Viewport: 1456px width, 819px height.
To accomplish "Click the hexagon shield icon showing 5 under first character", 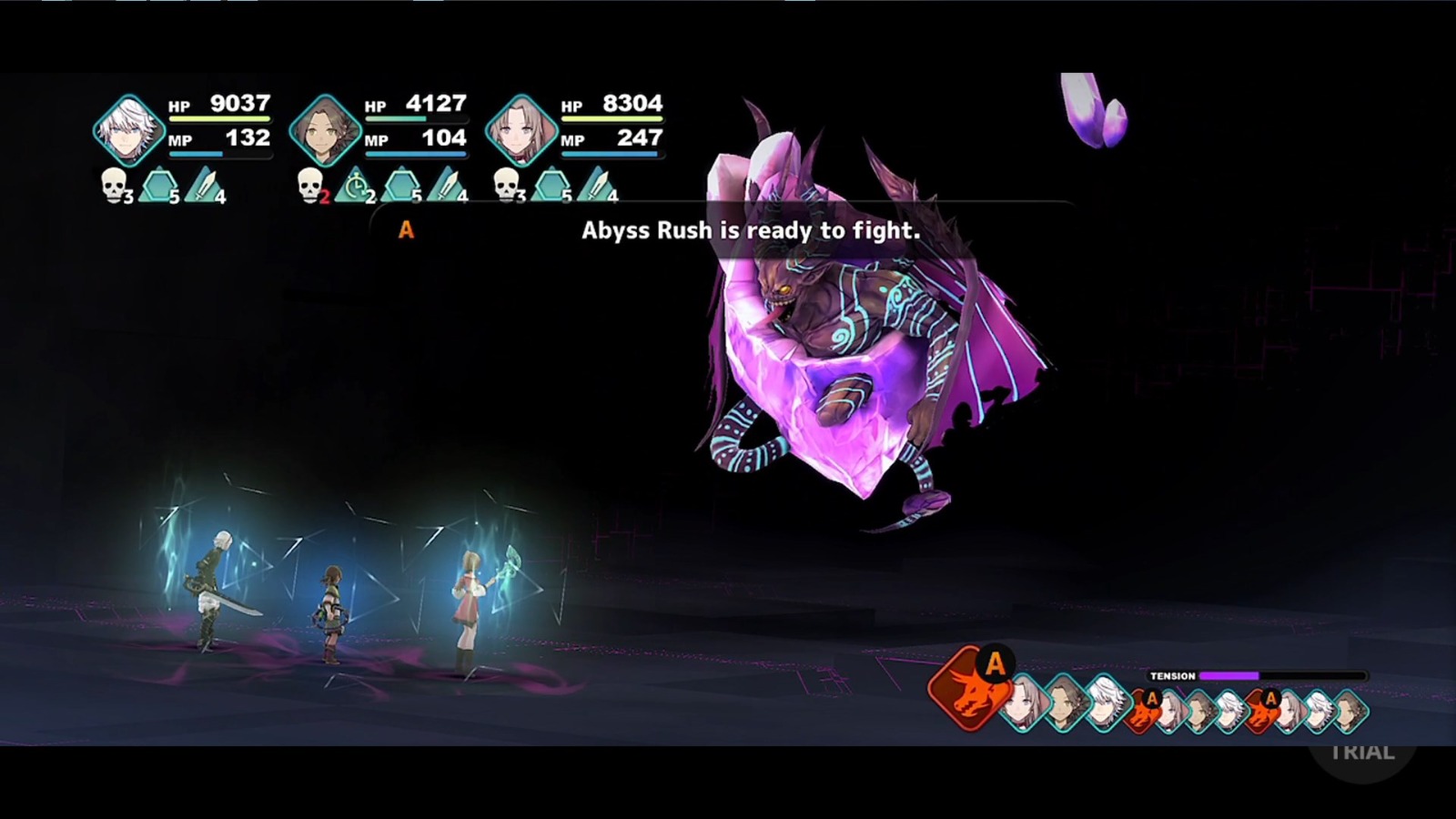I will click(160, 185).
